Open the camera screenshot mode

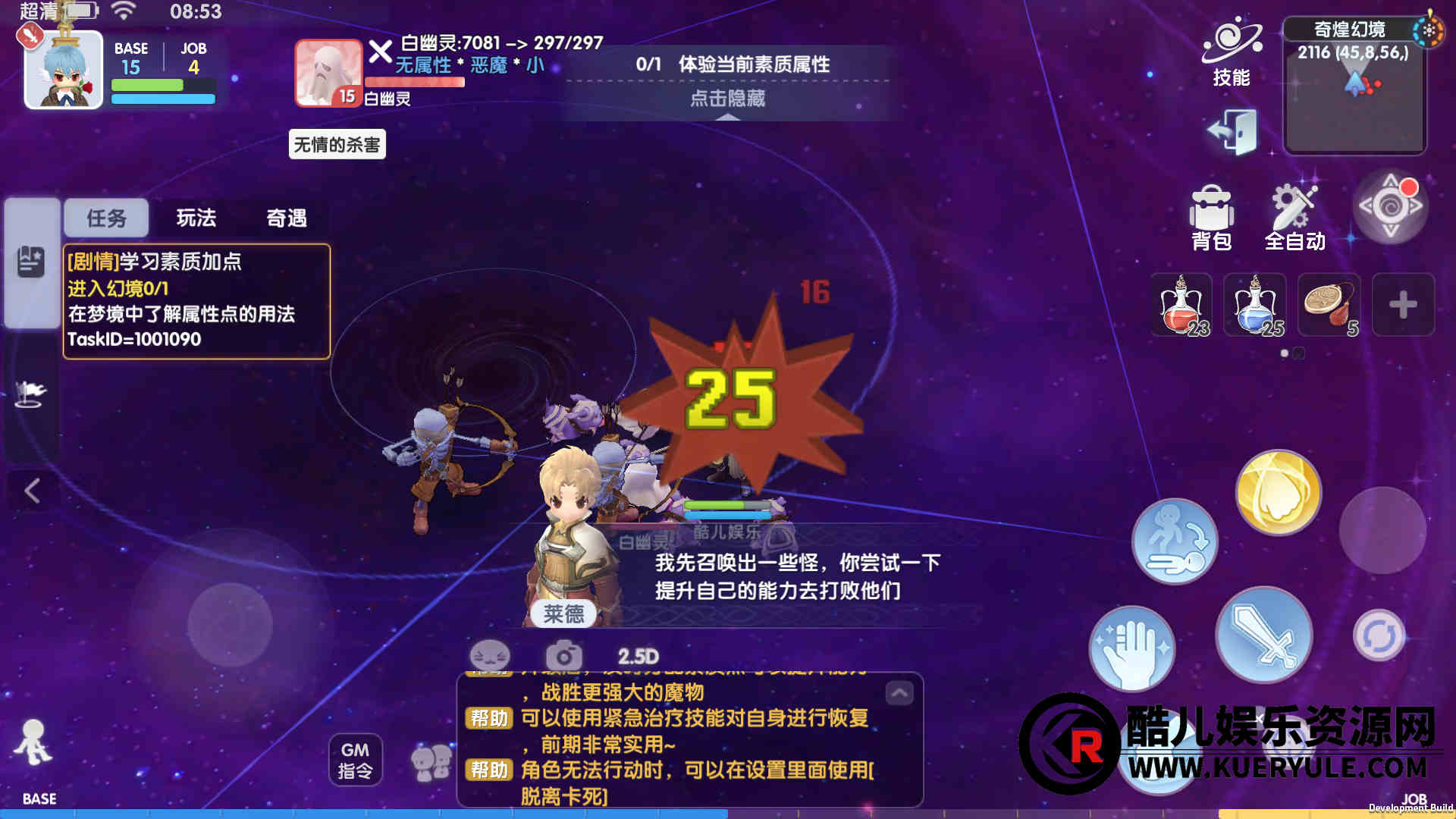pos(563,657)
